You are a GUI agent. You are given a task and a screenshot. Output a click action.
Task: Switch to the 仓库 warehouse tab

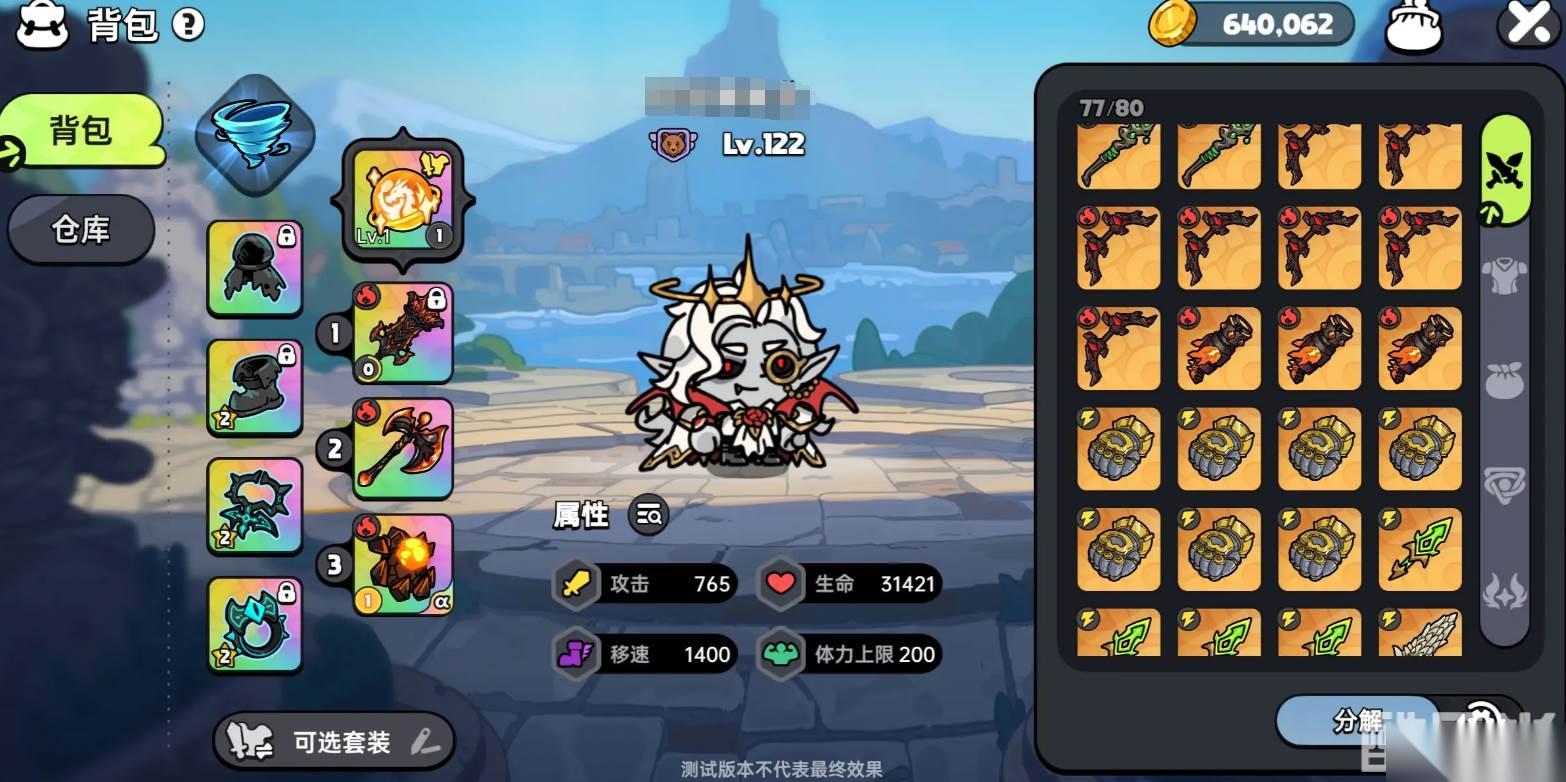click(x=81, y=230)
